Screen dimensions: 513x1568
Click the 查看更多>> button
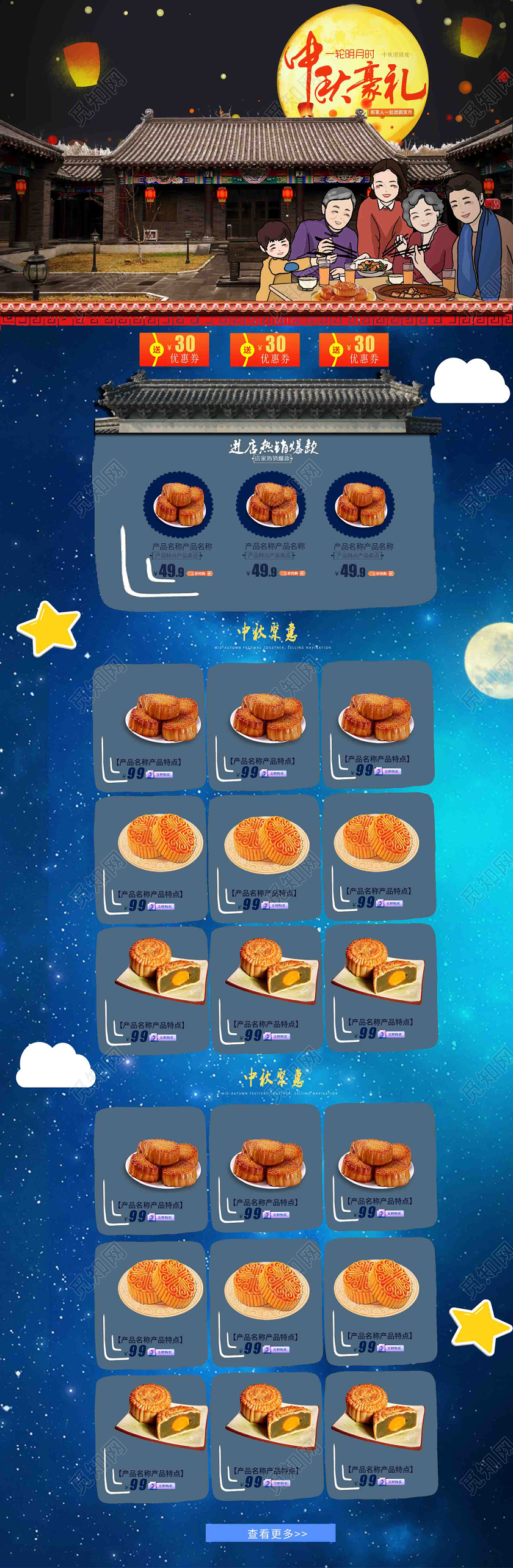click(x=271, y=1533)
